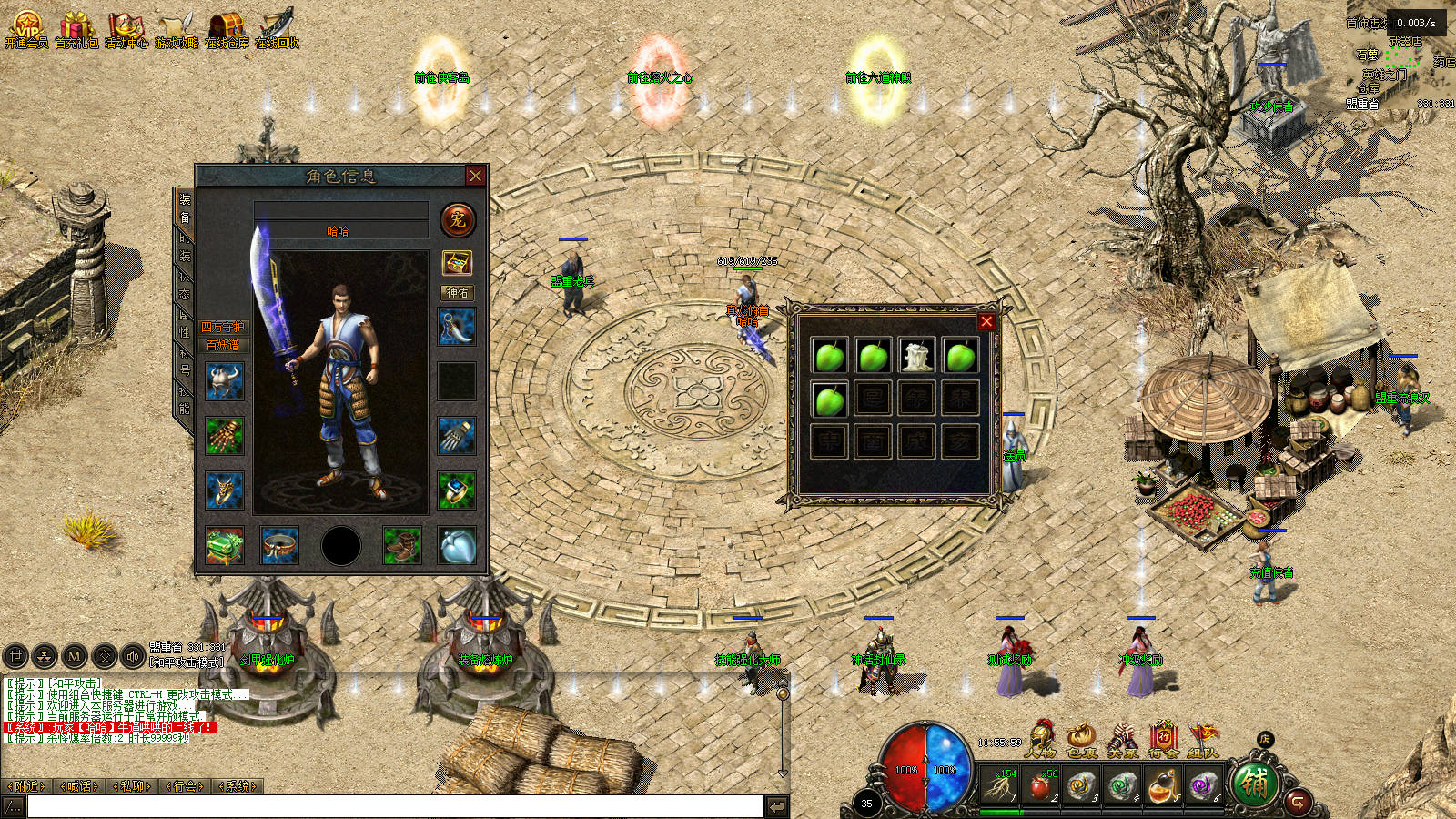The height and width of the screenshot is (819, 1456).
Task: Click the green 铺 shop button
Action: tap(1254, 784)
